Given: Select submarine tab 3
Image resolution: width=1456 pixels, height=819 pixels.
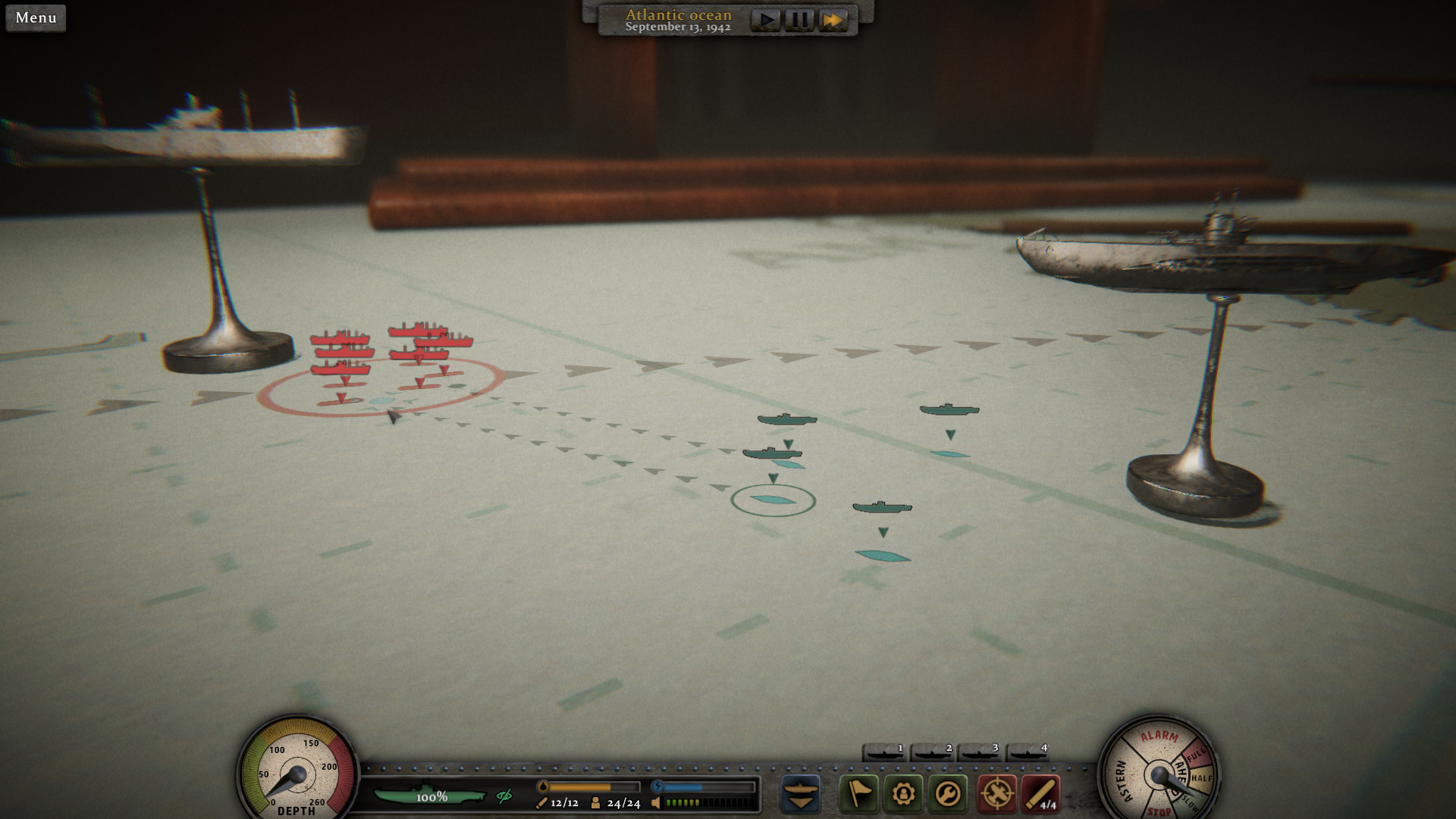Looking at the screenshot, I should pyautogui.click(x=979, y=753).
